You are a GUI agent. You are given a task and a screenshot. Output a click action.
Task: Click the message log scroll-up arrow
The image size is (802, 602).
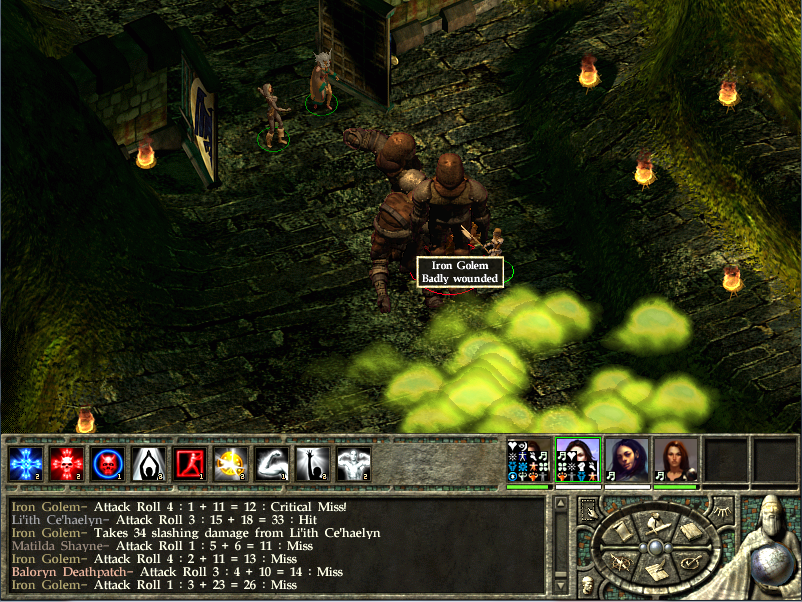coord(560,503)
